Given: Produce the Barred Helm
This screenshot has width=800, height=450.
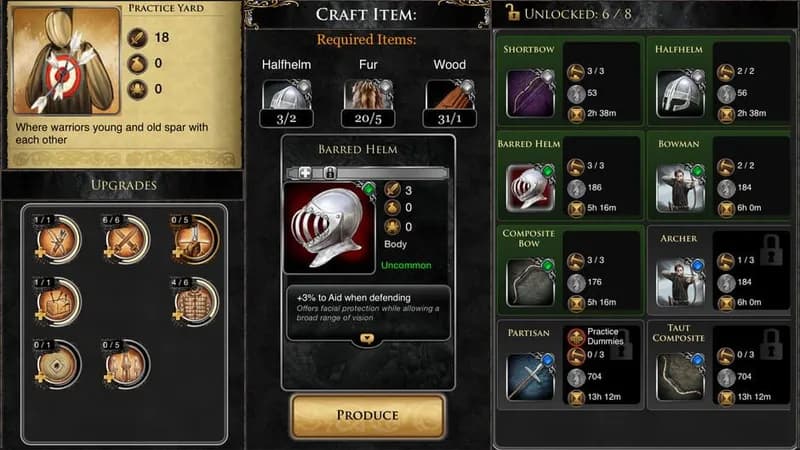Looking at the screenshot, I should [367, 415].
